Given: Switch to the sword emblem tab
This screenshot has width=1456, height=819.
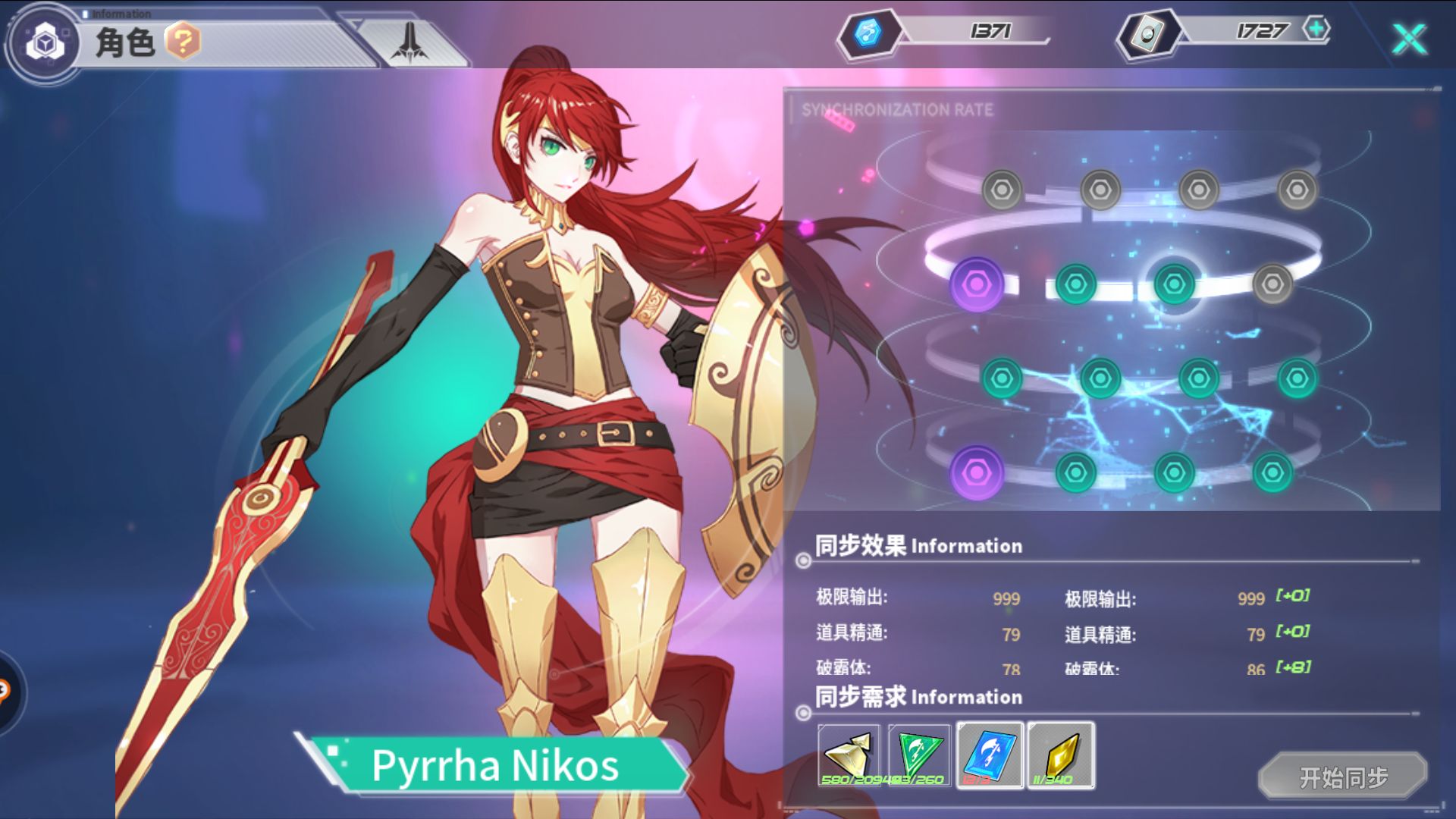Looking at the screenshot, I should click(409, 42).
